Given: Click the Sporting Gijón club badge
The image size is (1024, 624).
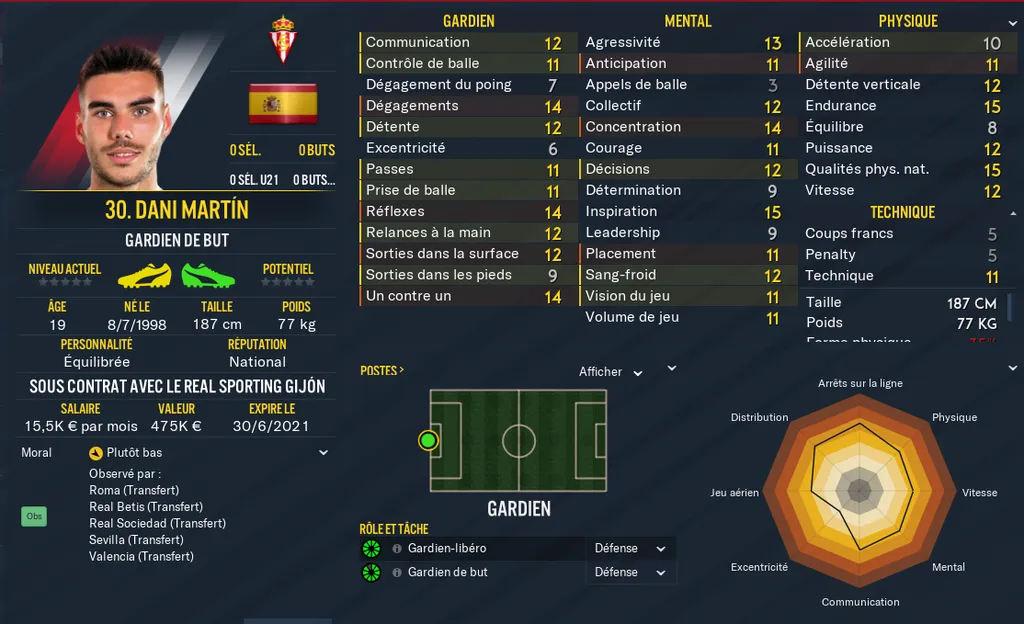Looking at the screenshot, I should 283,39.
